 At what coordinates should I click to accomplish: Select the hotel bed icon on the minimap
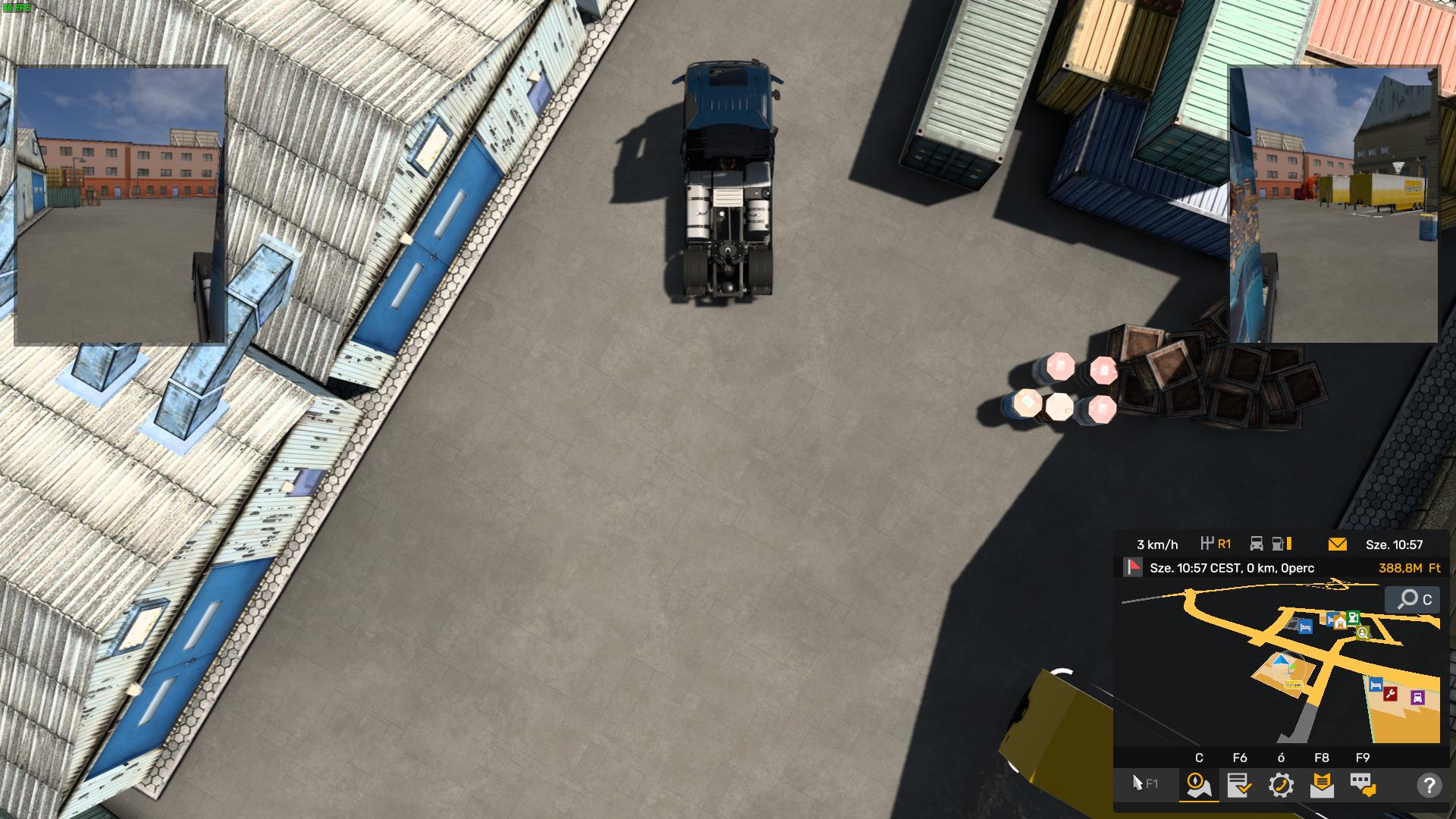[1304, 626]
